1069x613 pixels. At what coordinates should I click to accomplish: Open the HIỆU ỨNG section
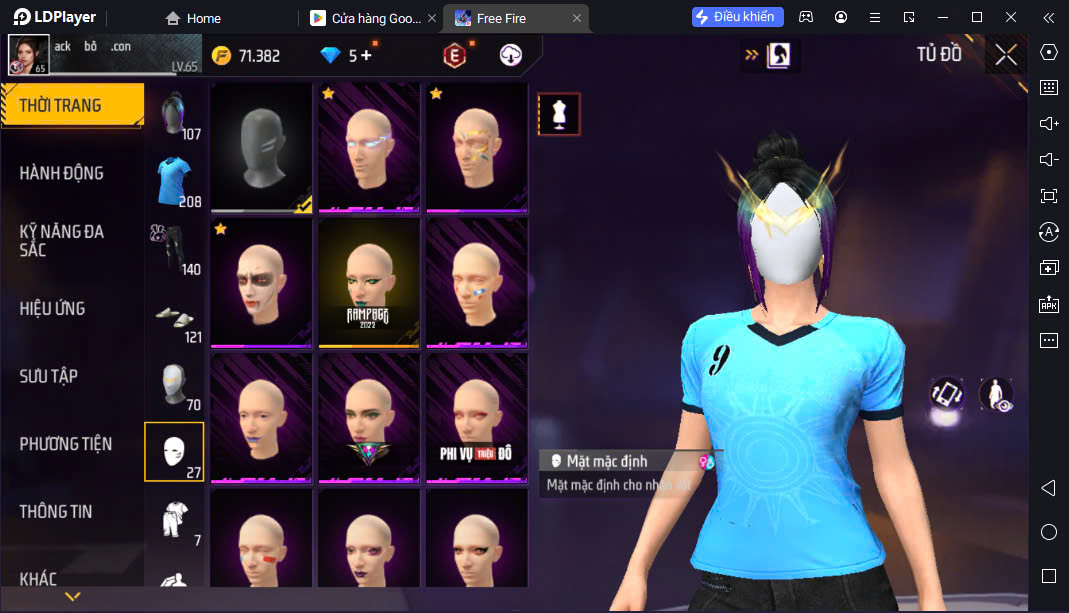[x=52, y=308]
